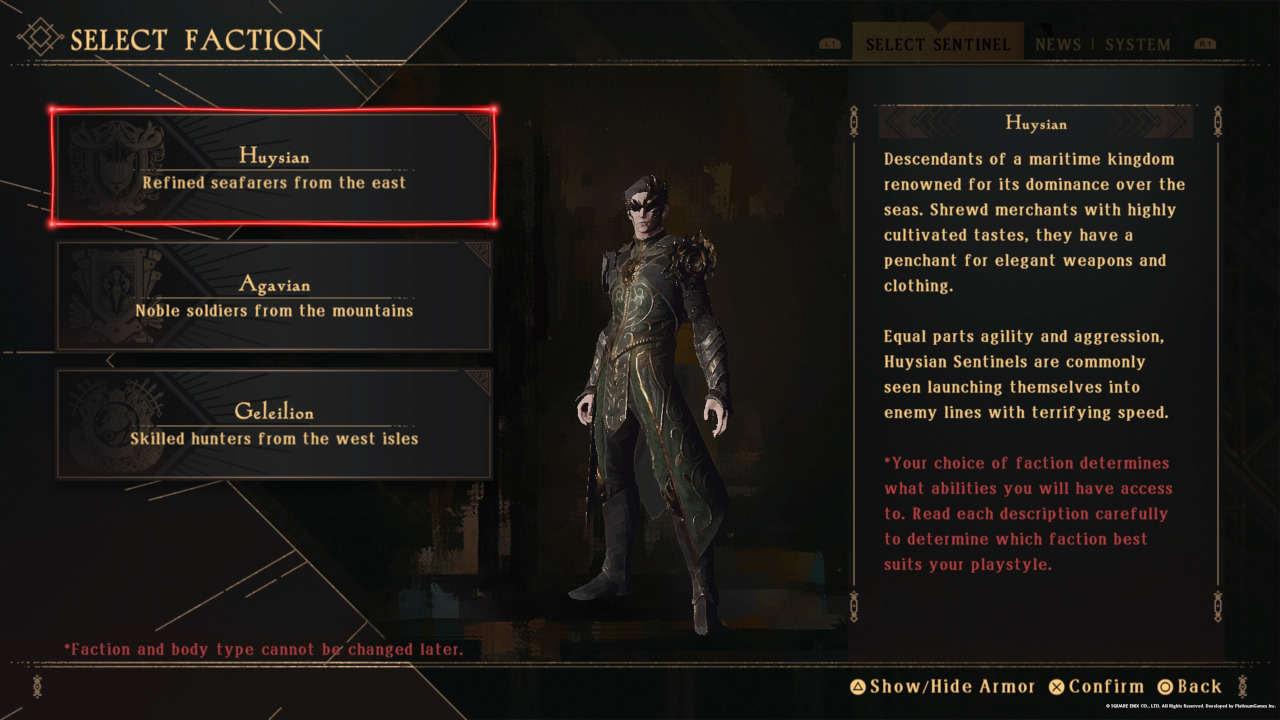1280x720 pixels.
Task: Open the News tab
Action: [1058, 45]
